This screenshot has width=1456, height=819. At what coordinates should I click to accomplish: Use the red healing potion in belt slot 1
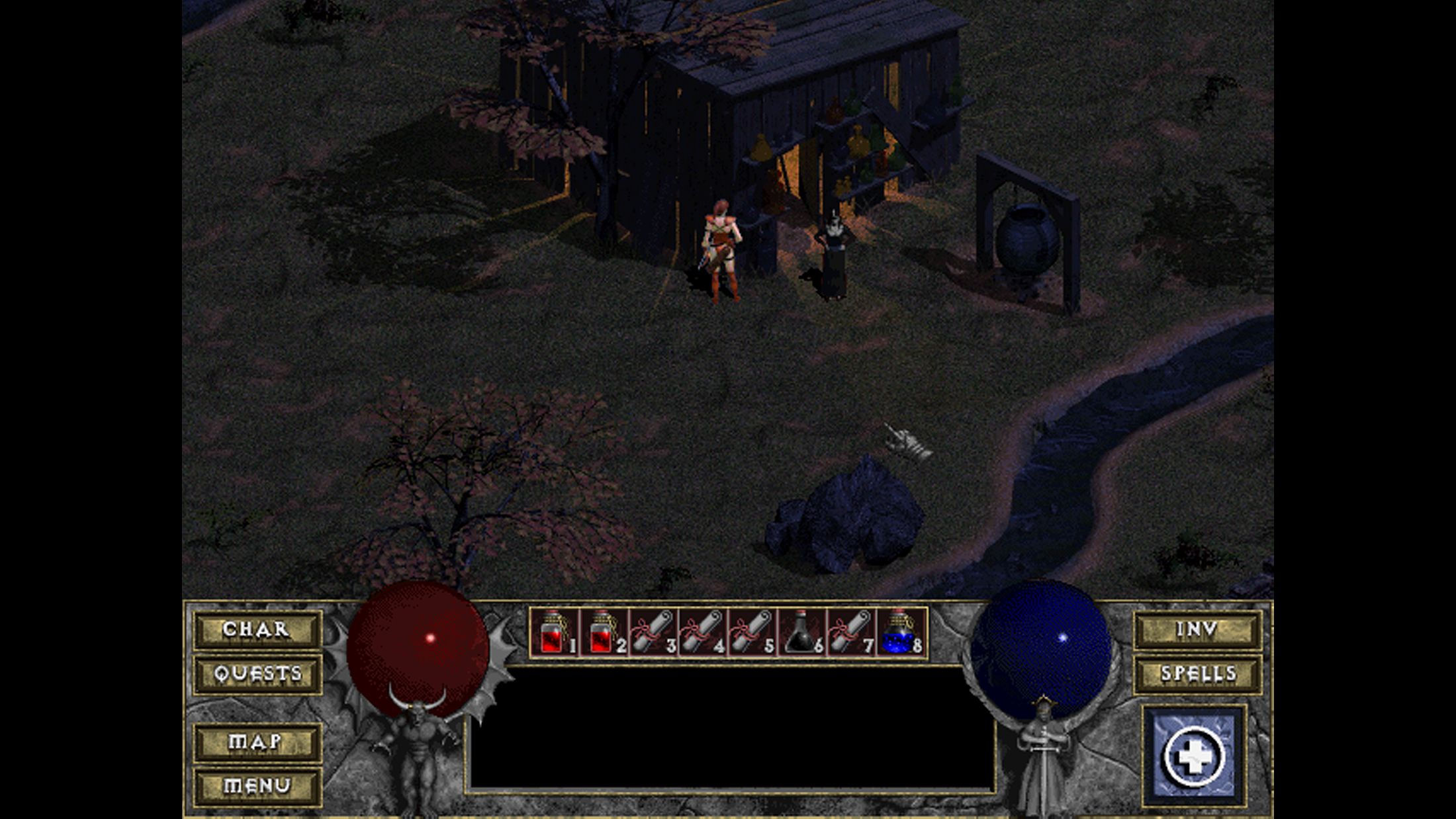coord(553,632)
